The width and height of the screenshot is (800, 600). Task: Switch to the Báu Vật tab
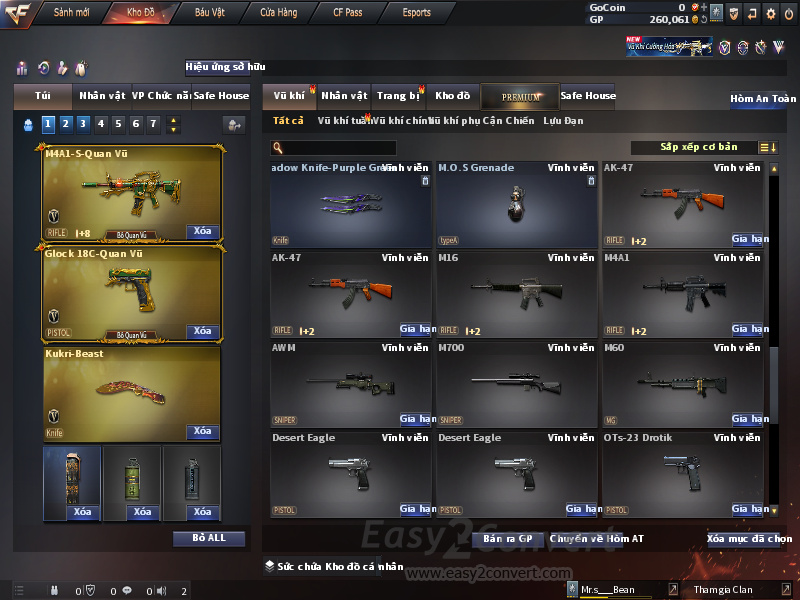210,13
